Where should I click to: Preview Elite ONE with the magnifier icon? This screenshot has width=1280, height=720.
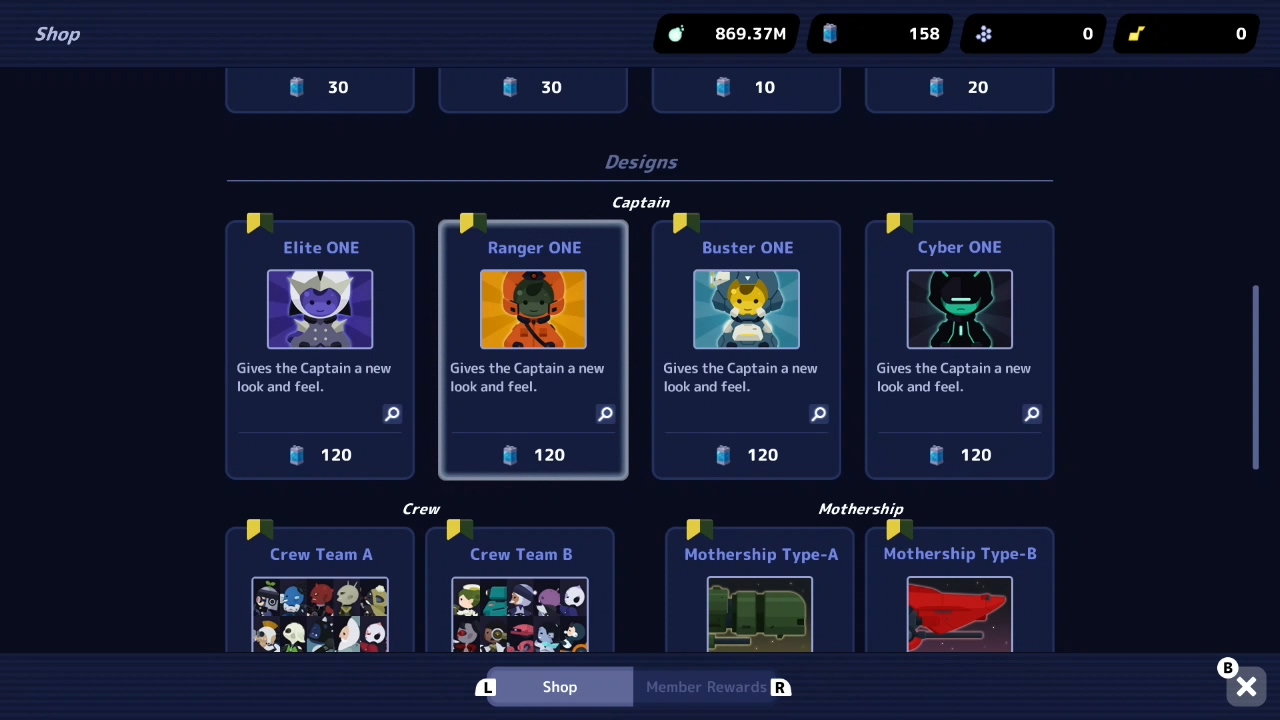pyautogui.click(x=392, y=414)
